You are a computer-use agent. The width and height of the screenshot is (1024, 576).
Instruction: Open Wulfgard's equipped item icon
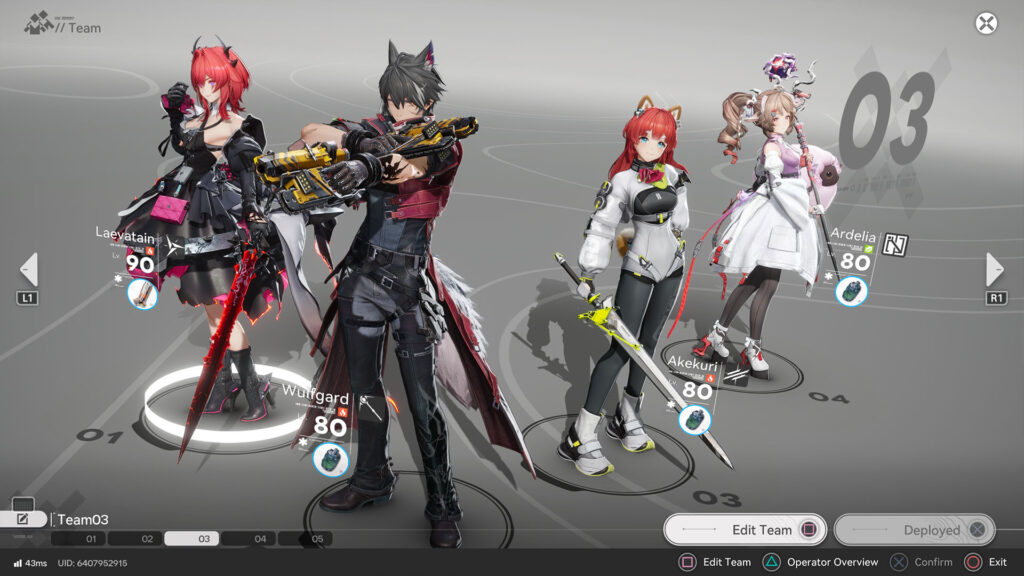pyautogui.click(x=330, y=459)
